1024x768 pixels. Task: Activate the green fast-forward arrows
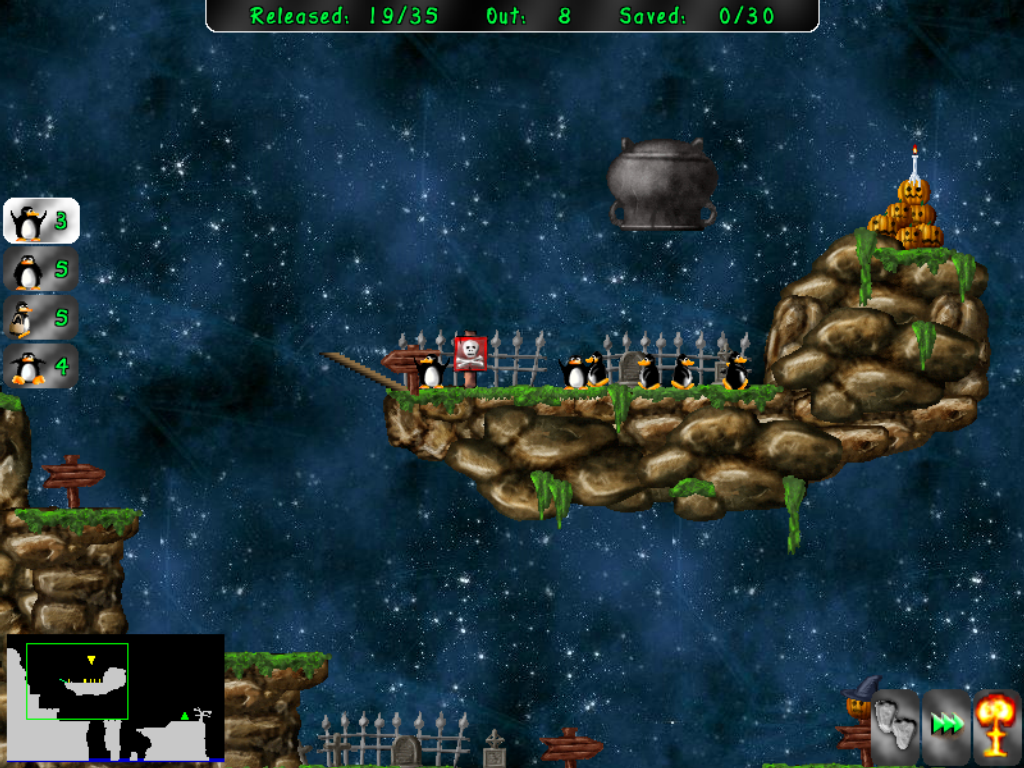(946, 723)
